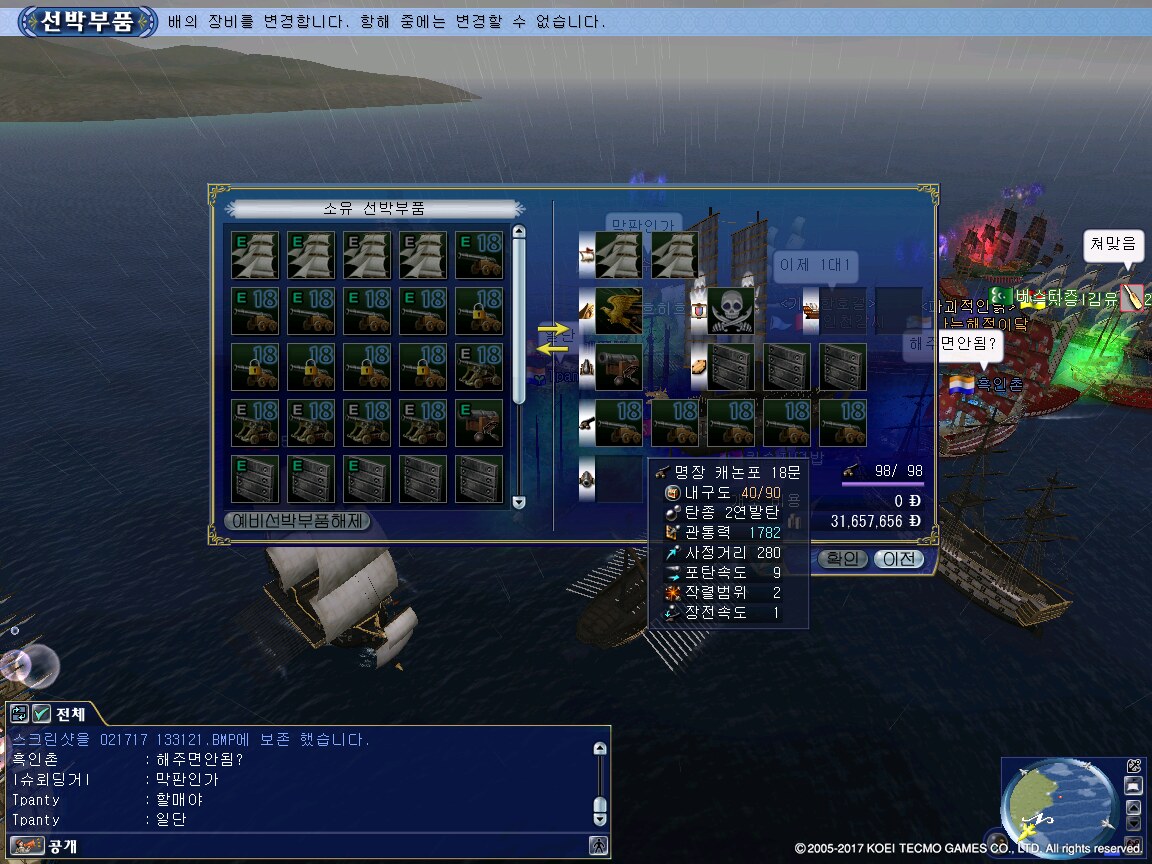Select the skull and crossbones crest slot
Image resolution: width=1152 pixels, height=864 pixels.
pos(731,310)
